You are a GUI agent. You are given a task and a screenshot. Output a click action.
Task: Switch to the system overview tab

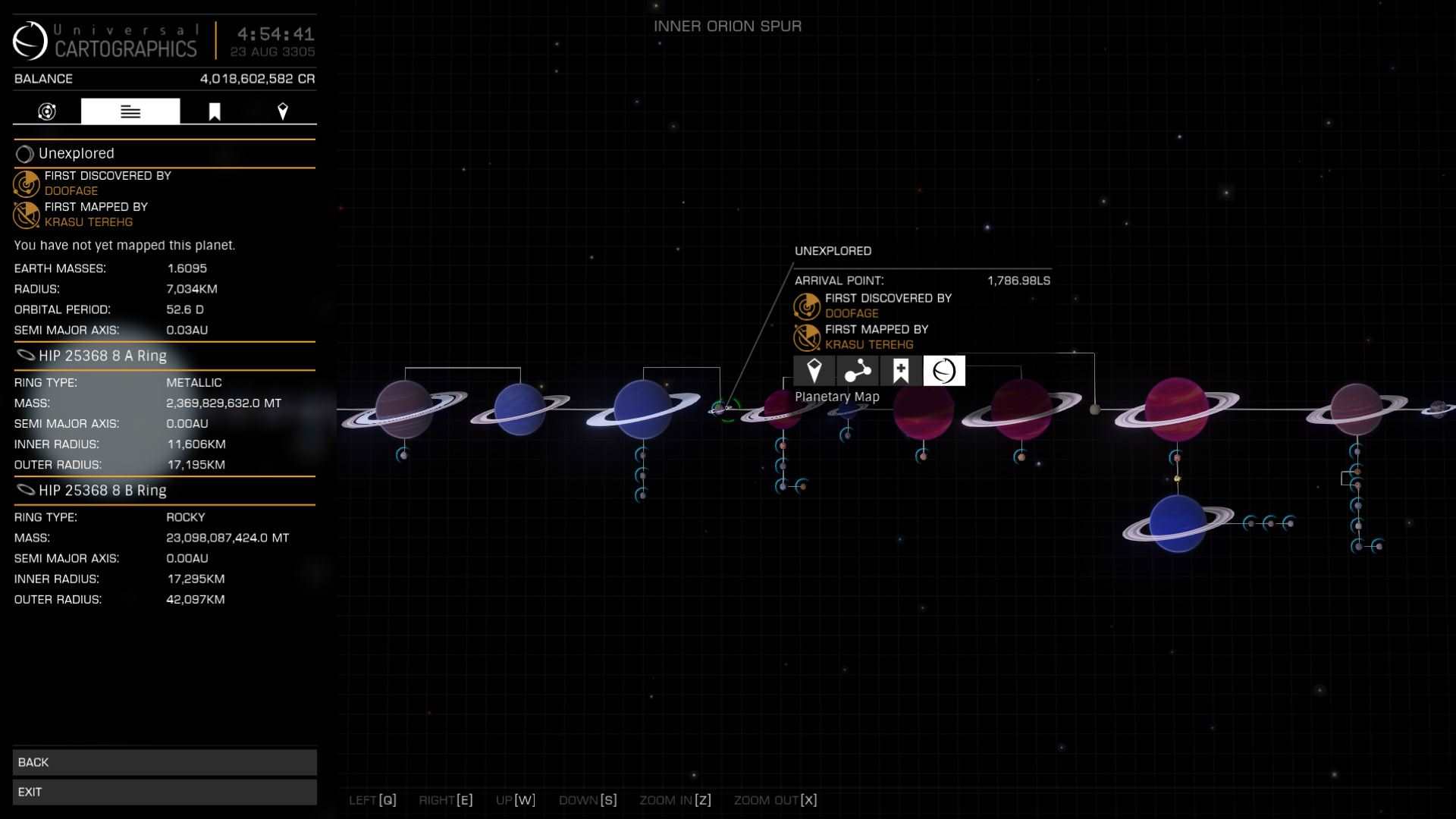pos(47,111)
